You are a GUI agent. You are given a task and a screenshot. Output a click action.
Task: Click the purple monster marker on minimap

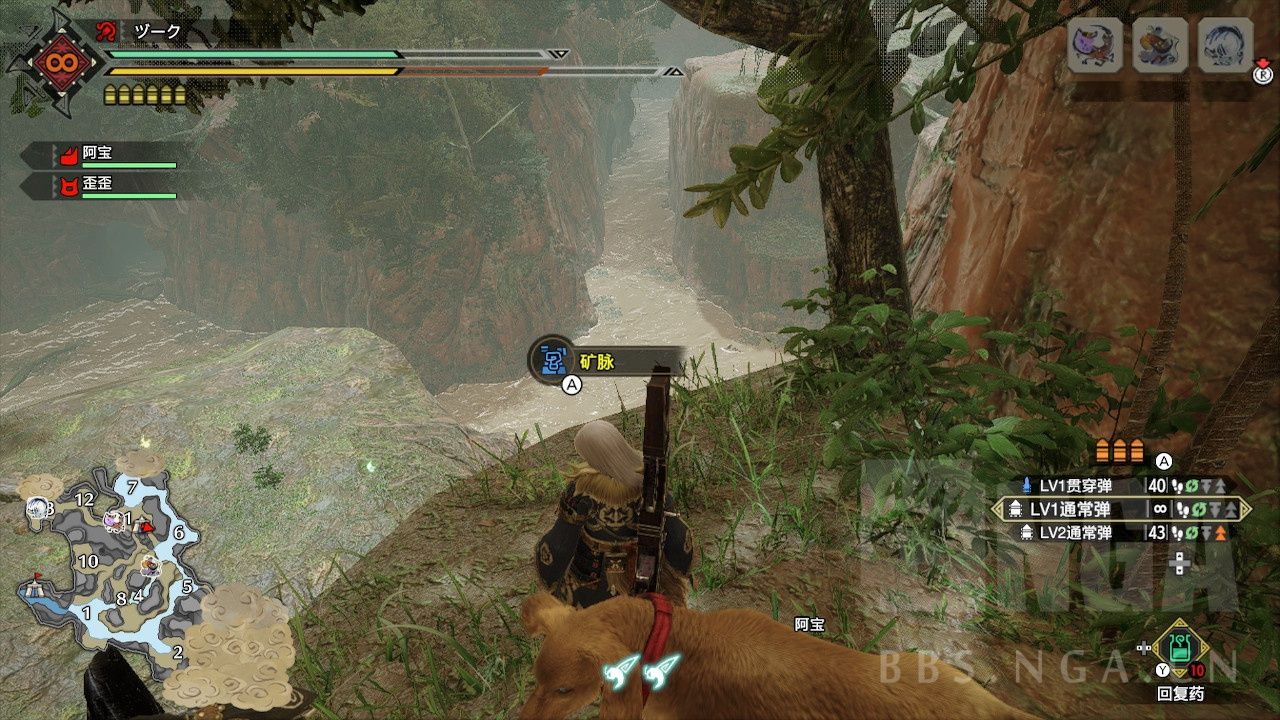click(x=114, y=520)
